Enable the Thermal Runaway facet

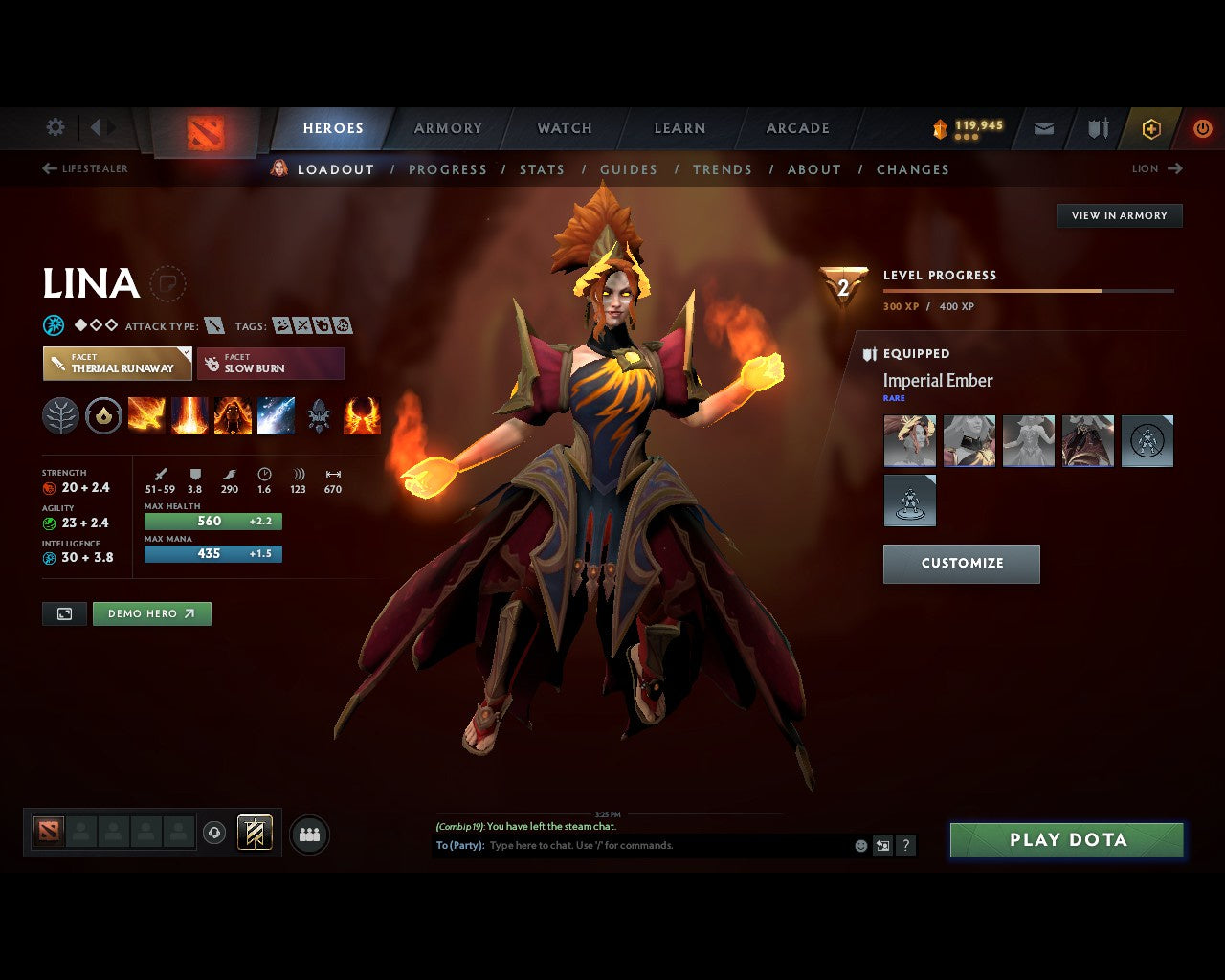[117, 364]
